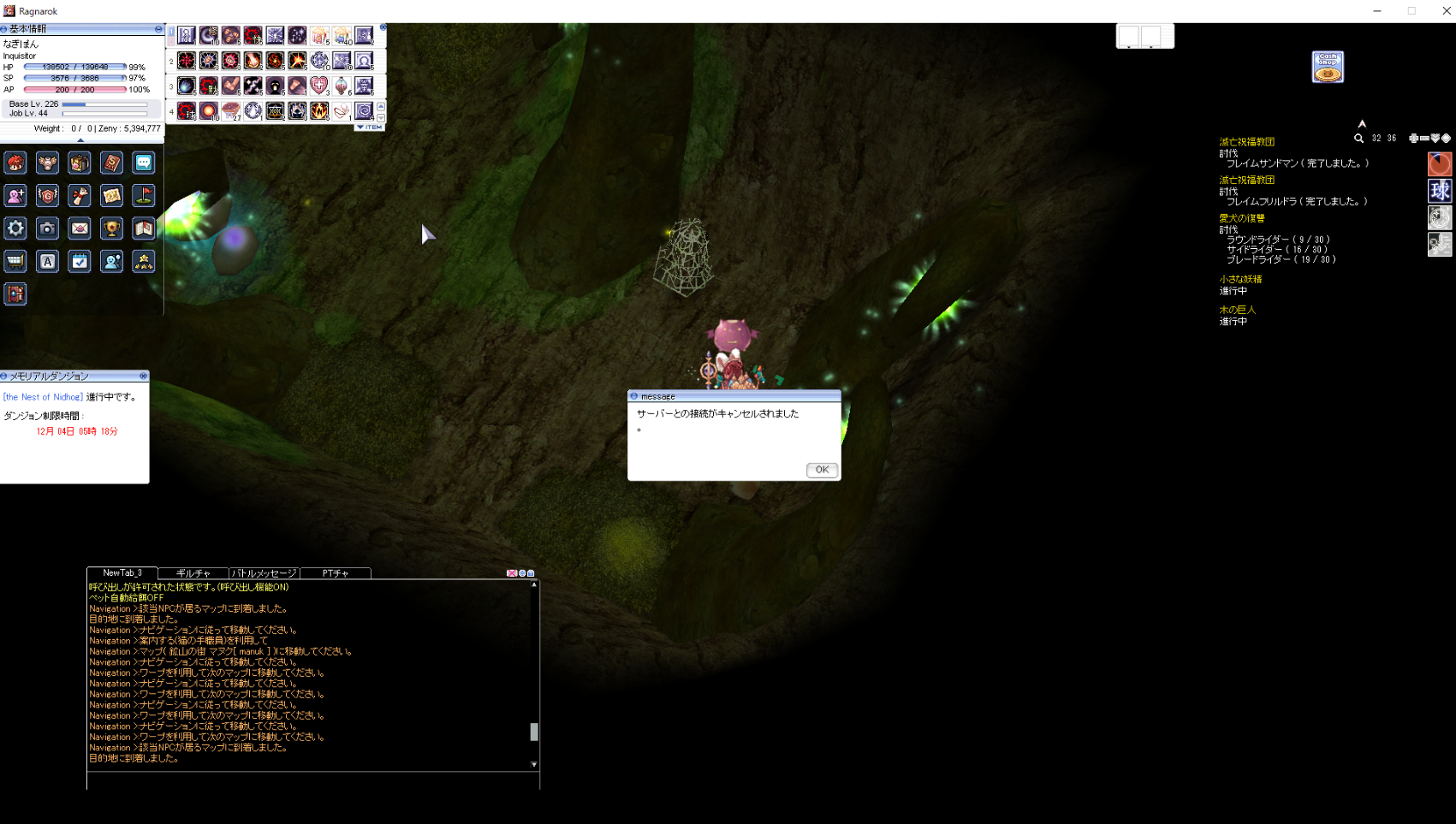This screenshot has width=1456, height=824.
Task: Open the speech bubble chat icon
Action: coord(144,163)
